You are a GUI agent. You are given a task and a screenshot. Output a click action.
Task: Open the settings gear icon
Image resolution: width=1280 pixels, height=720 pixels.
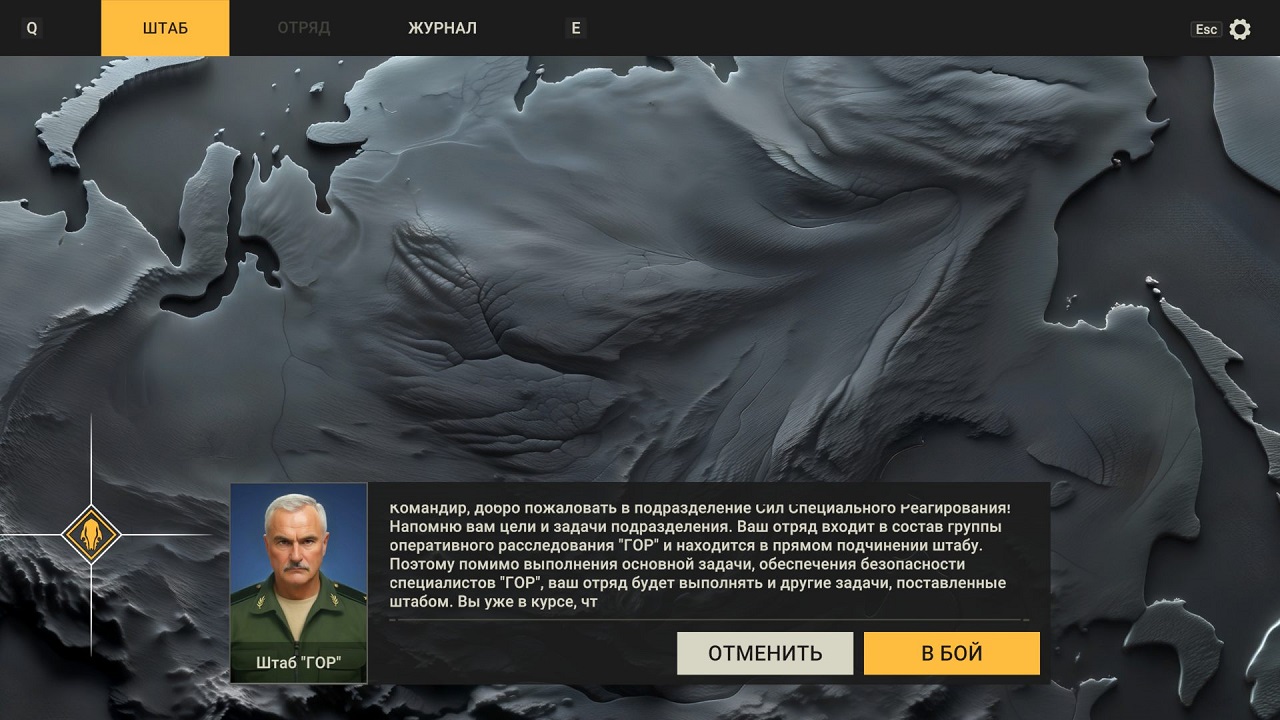(1239, 29)
